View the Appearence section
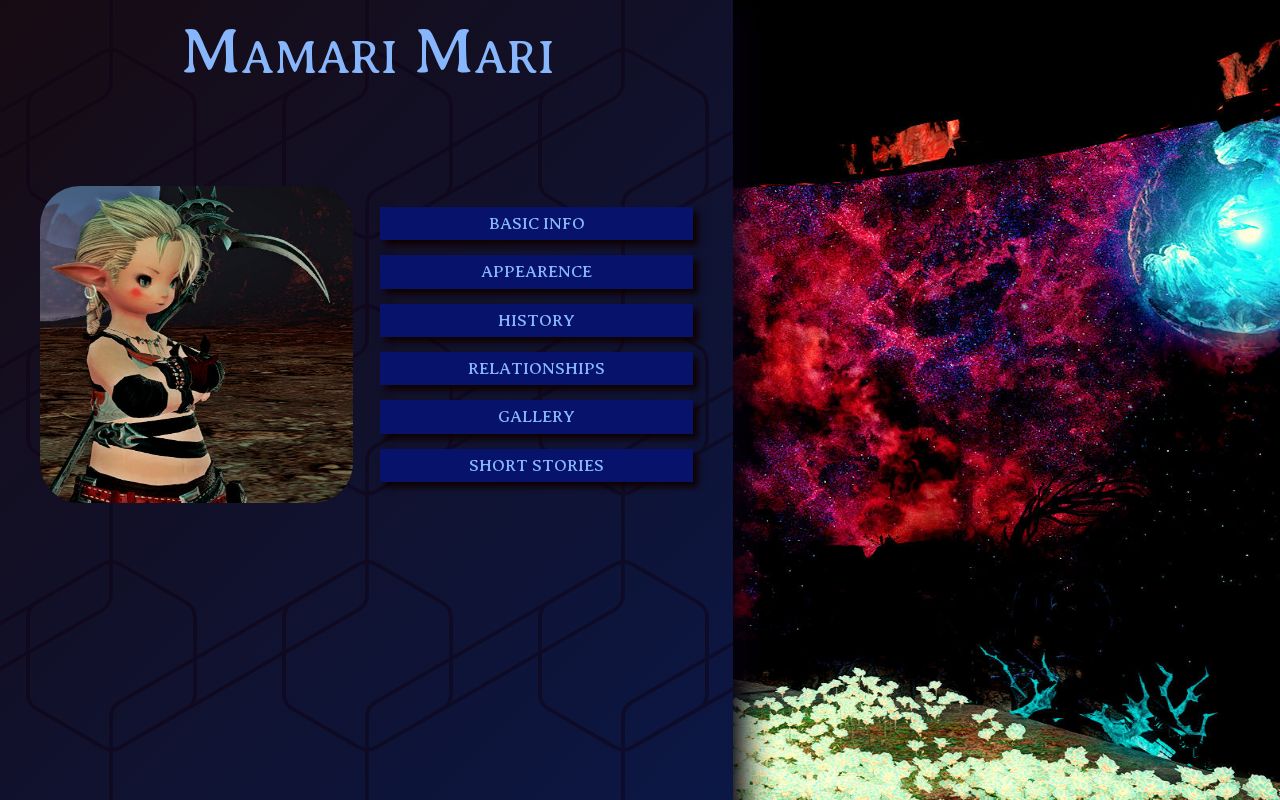 pyautogui.click(x=536, y=271)
